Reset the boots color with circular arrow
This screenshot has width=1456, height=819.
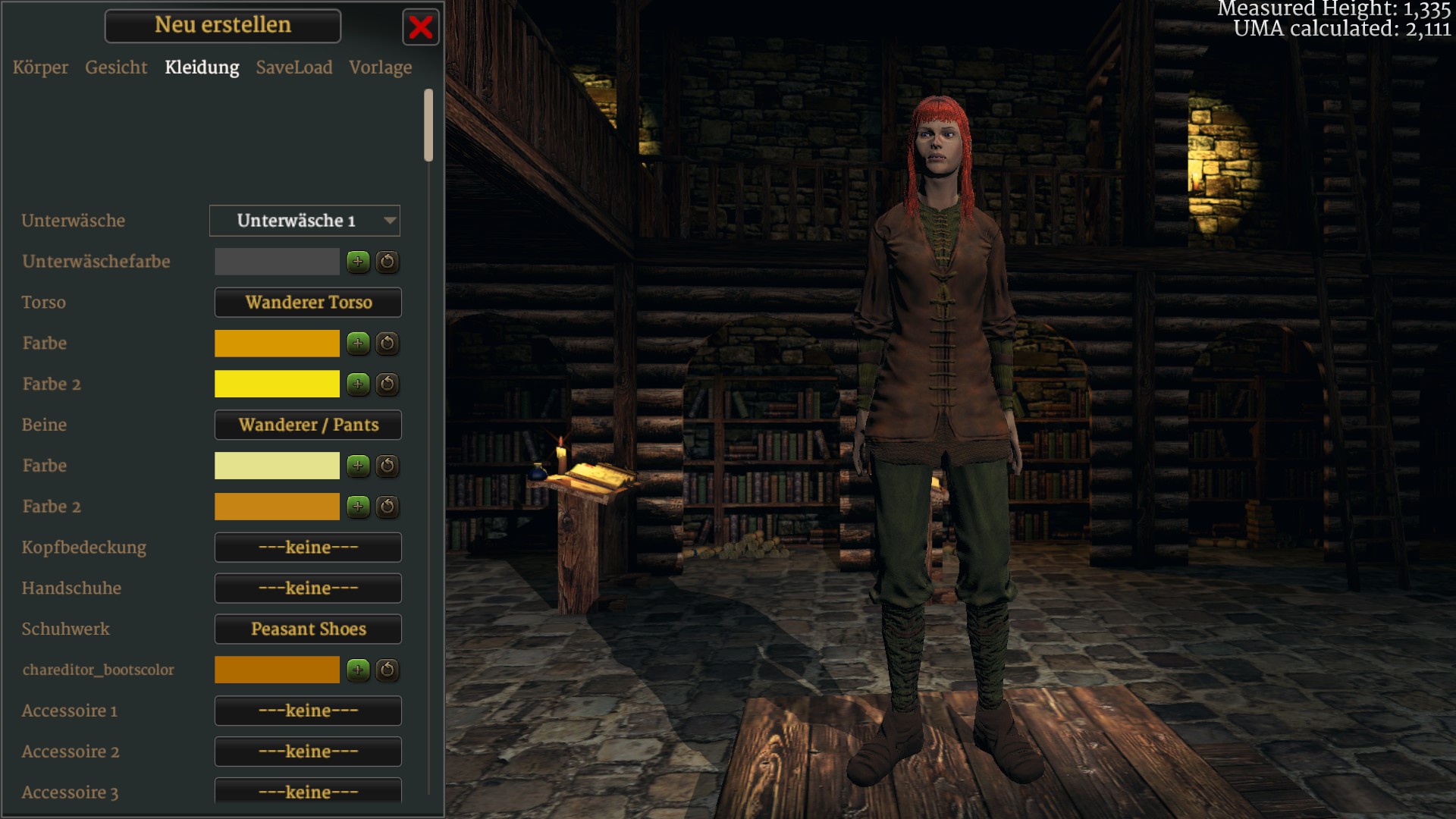click(x=388, y=670)
